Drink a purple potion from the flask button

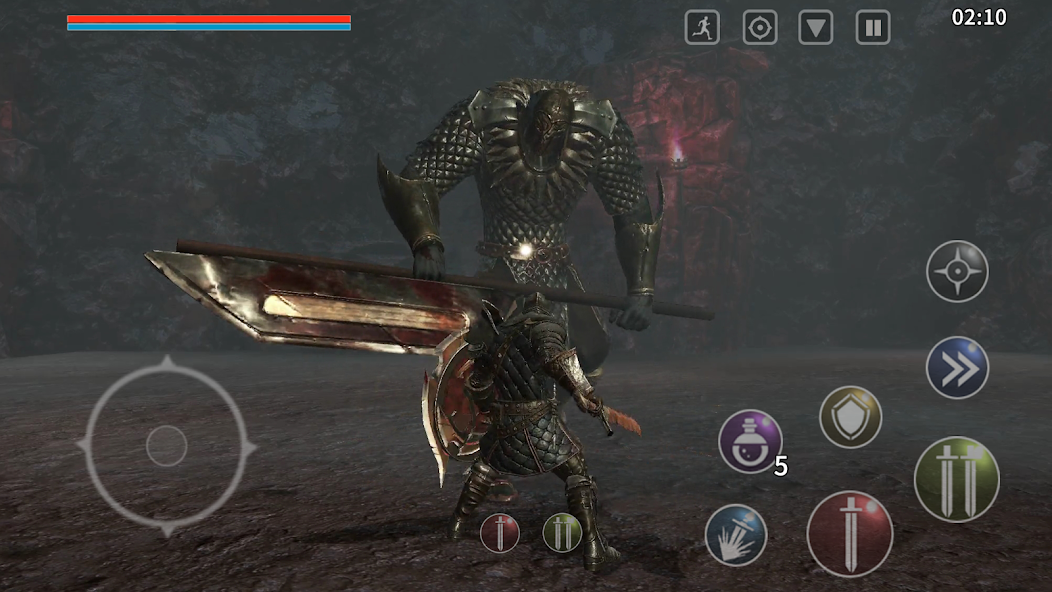pyautogui.click(x=750, y=441)
